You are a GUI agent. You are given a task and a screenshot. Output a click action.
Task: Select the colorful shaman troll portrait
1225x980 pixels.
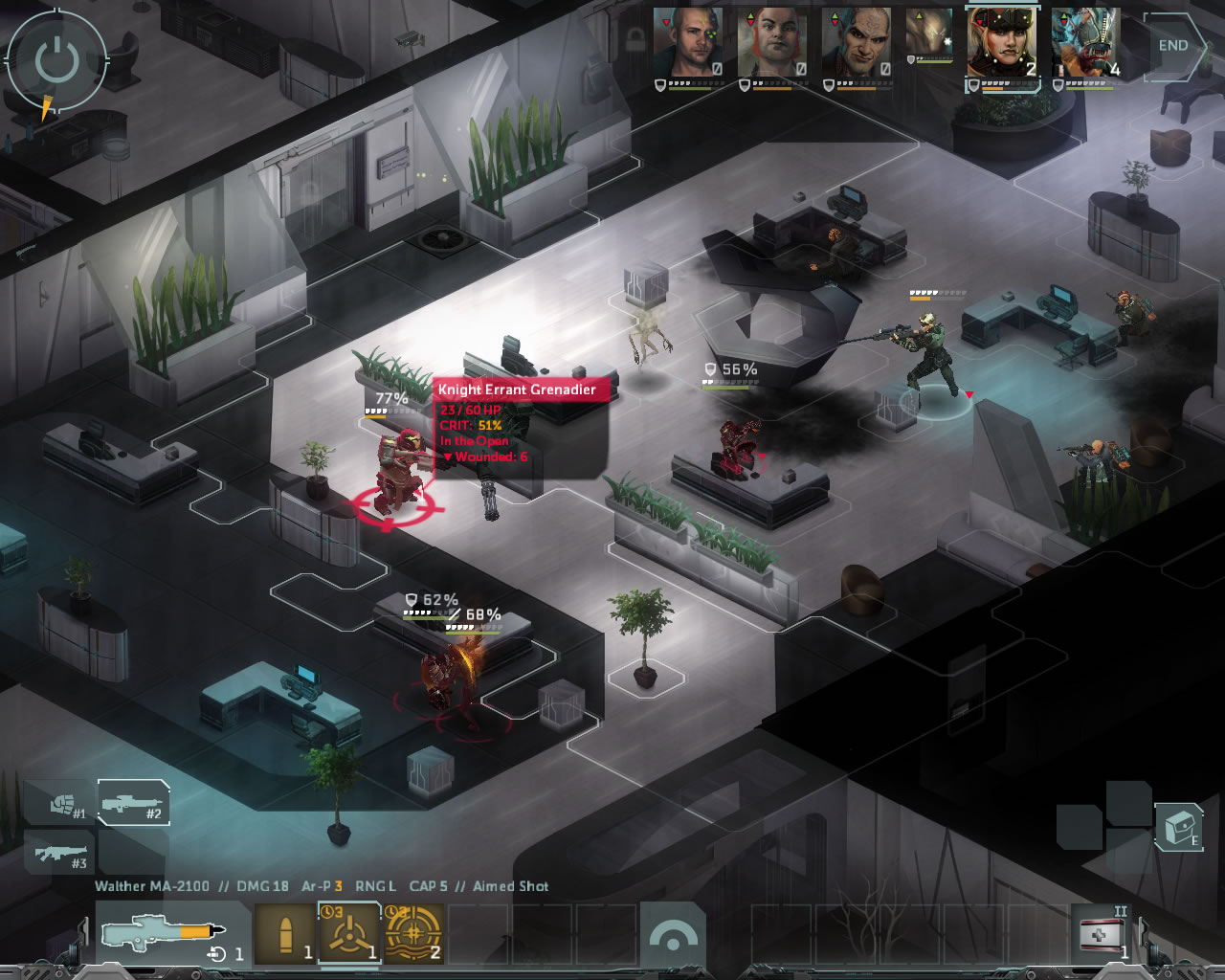point(1085,42)
